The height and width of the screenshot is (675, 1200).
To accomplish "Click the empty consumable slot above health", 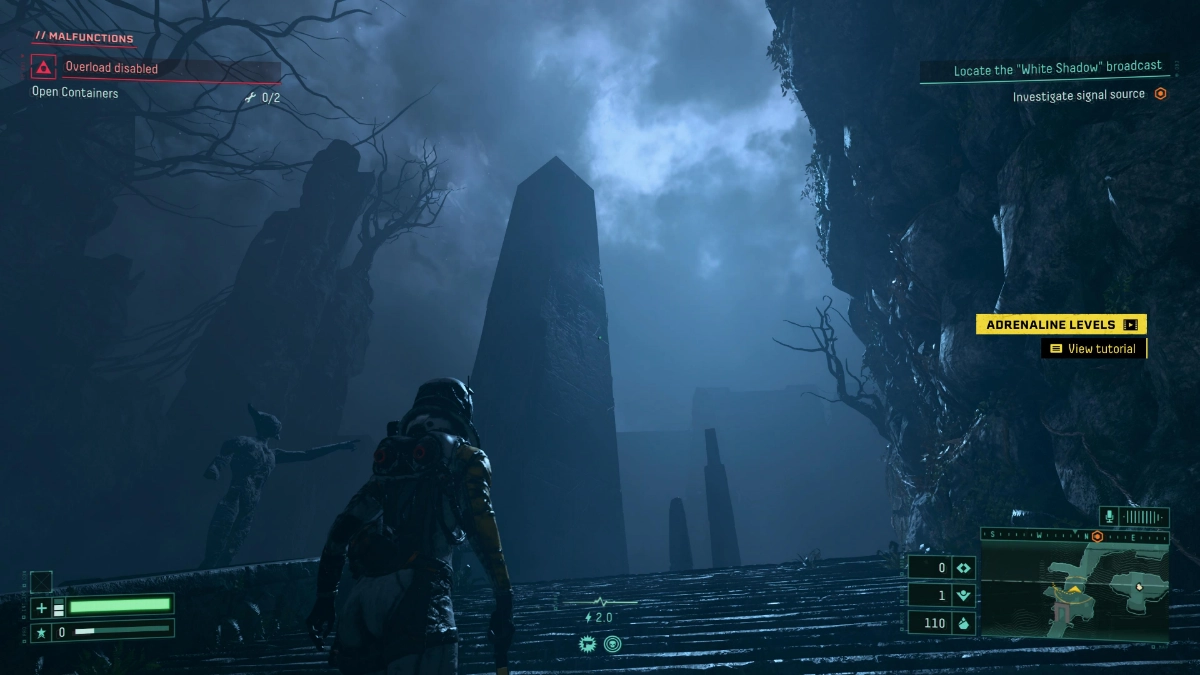I will click(x=41, y=581).
